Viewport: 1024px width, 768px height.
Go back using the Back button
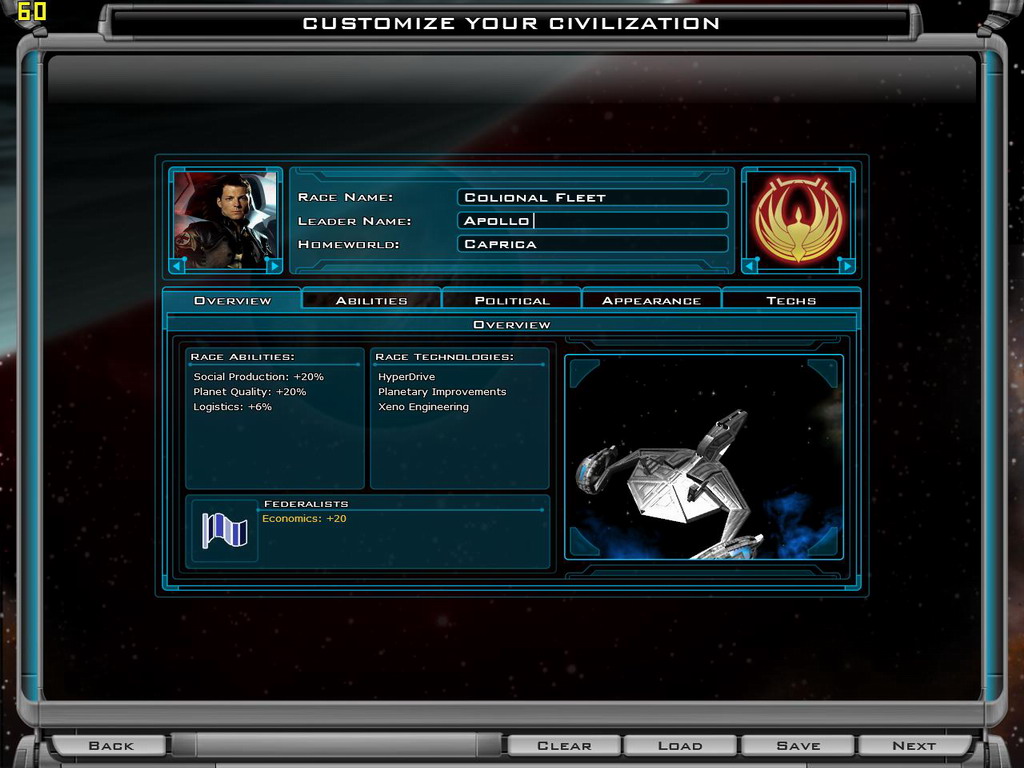[x=110, y=745]
